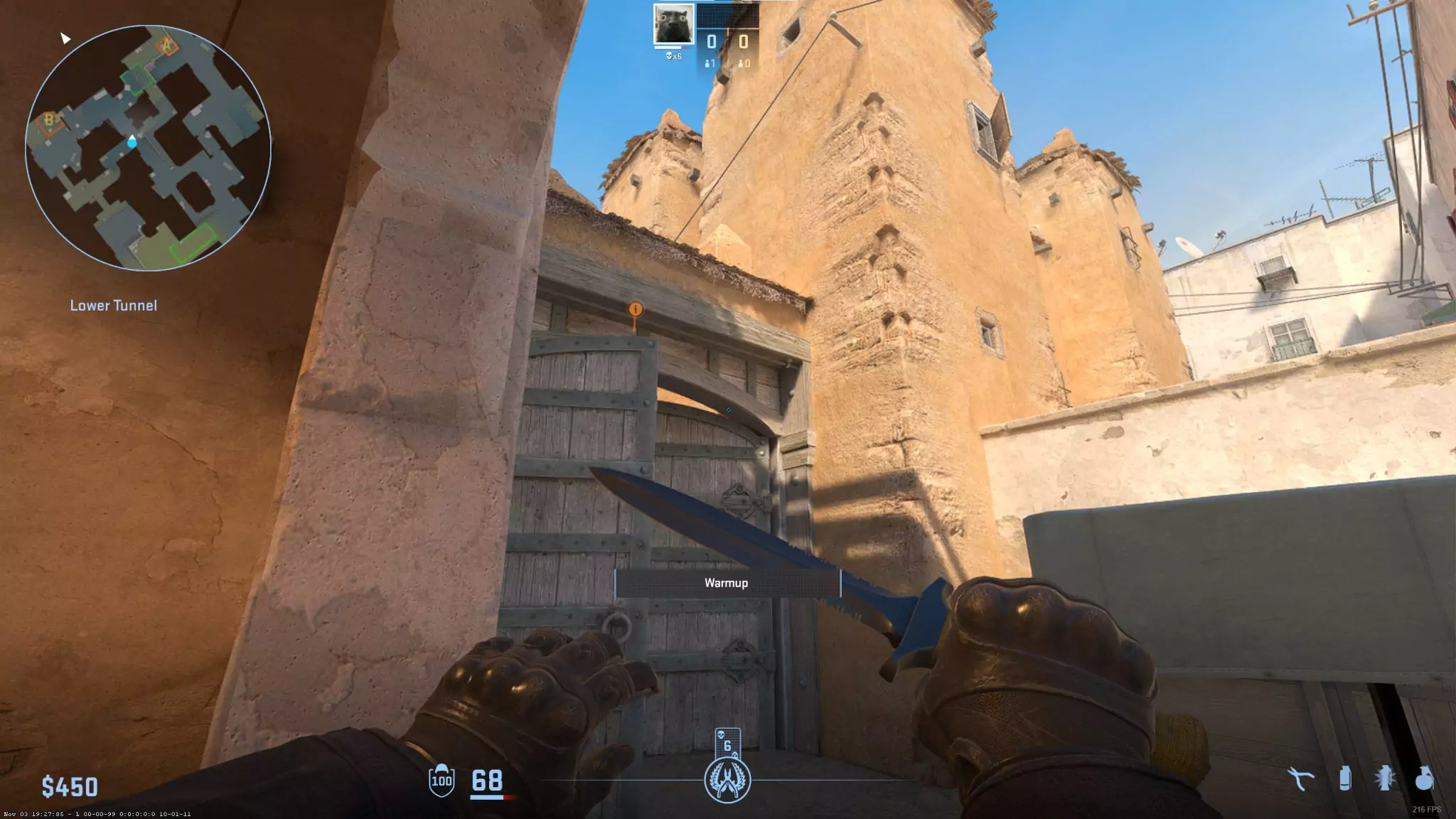Screen dimensions: 1456x819
Task: Toggle the T team score panel showing 0
Action: 743,43
